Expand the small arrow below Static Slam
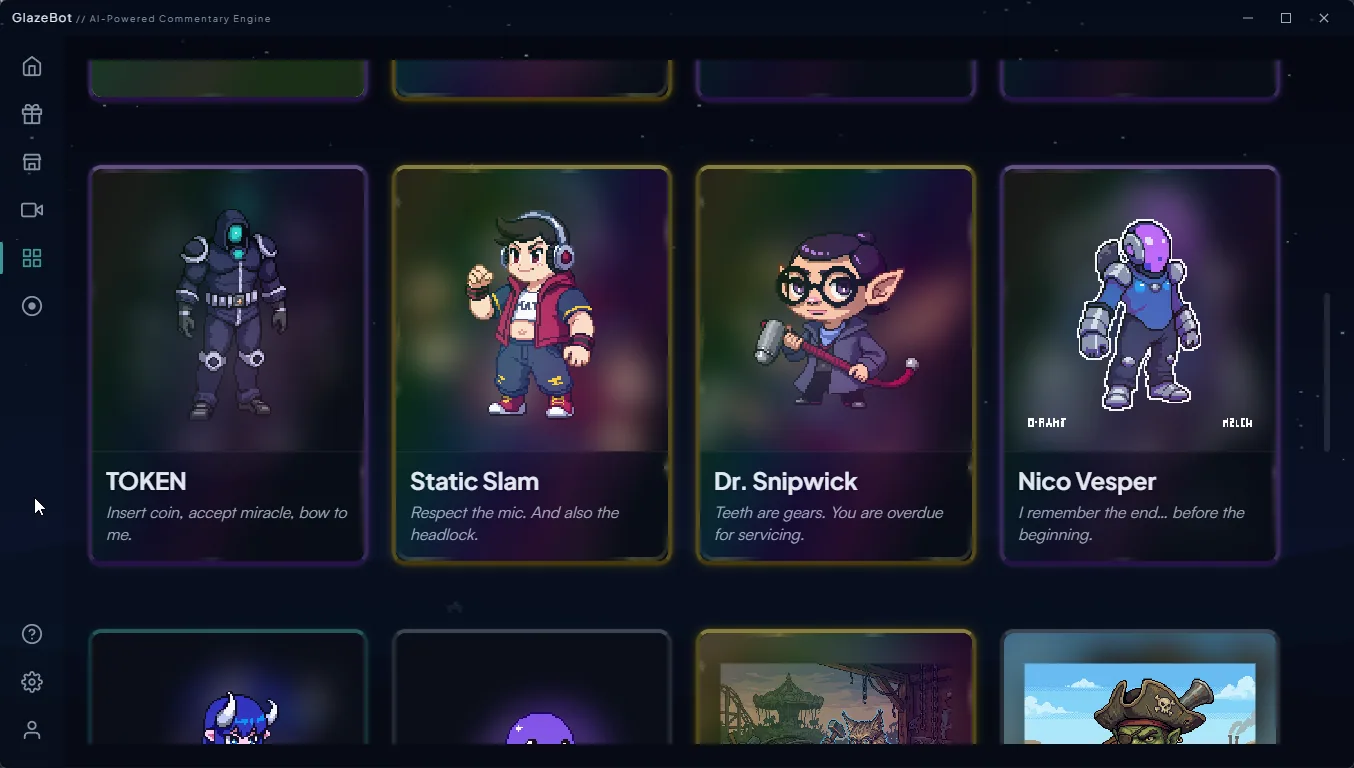The height and width of the screenshot is (768, 1354). coord(454,607)
